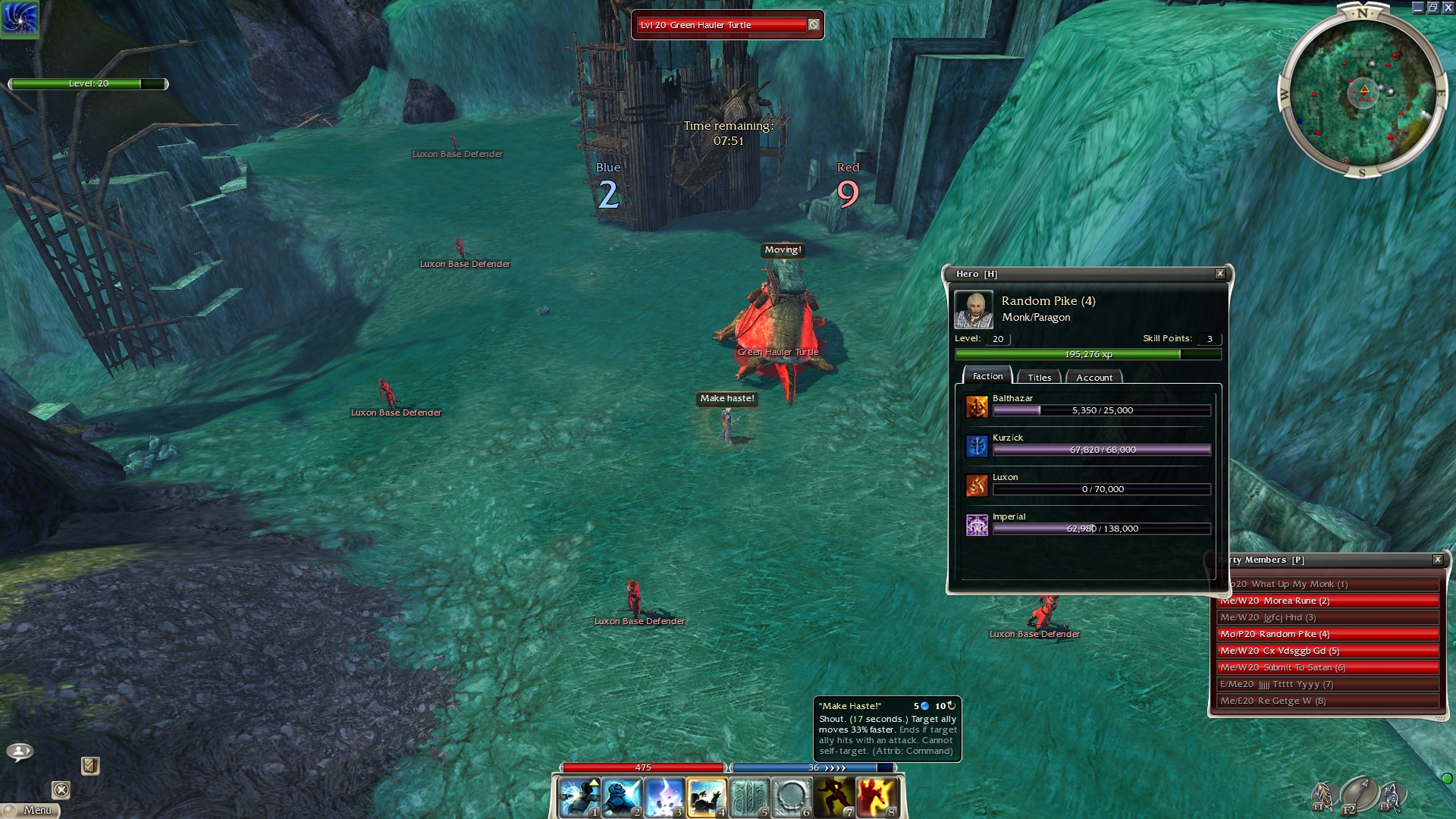Target party member Submit To Satan

click(1327, 667)
